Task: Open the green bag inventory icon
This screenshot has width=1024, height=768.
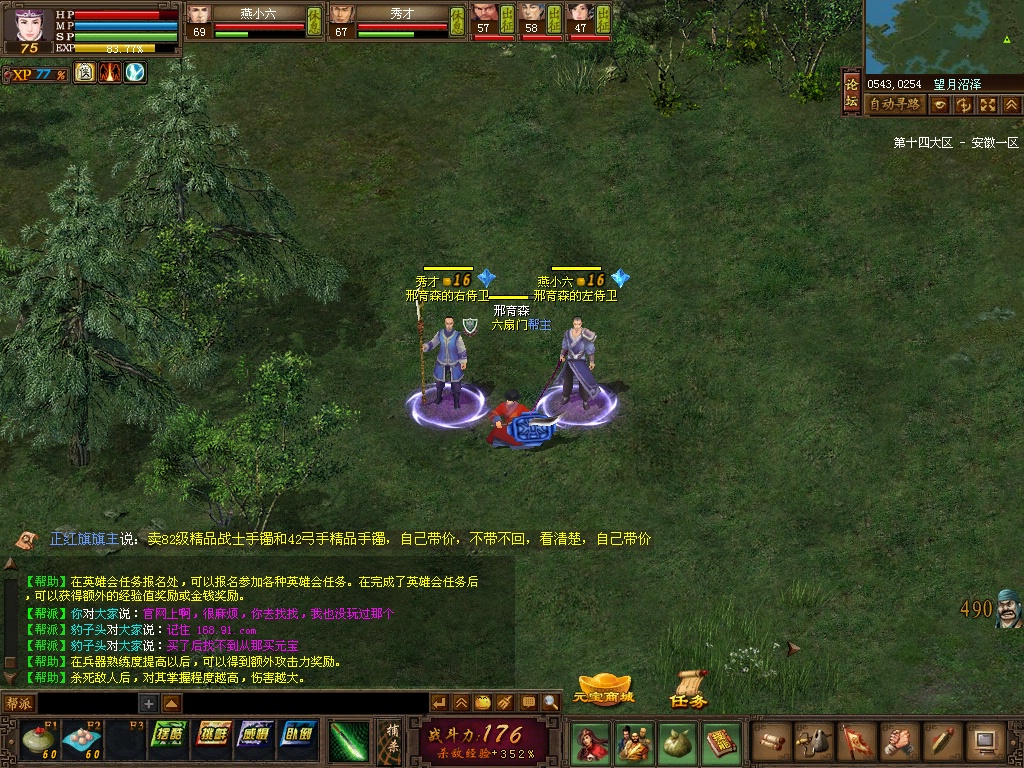Action: click(x=675, y=743)
